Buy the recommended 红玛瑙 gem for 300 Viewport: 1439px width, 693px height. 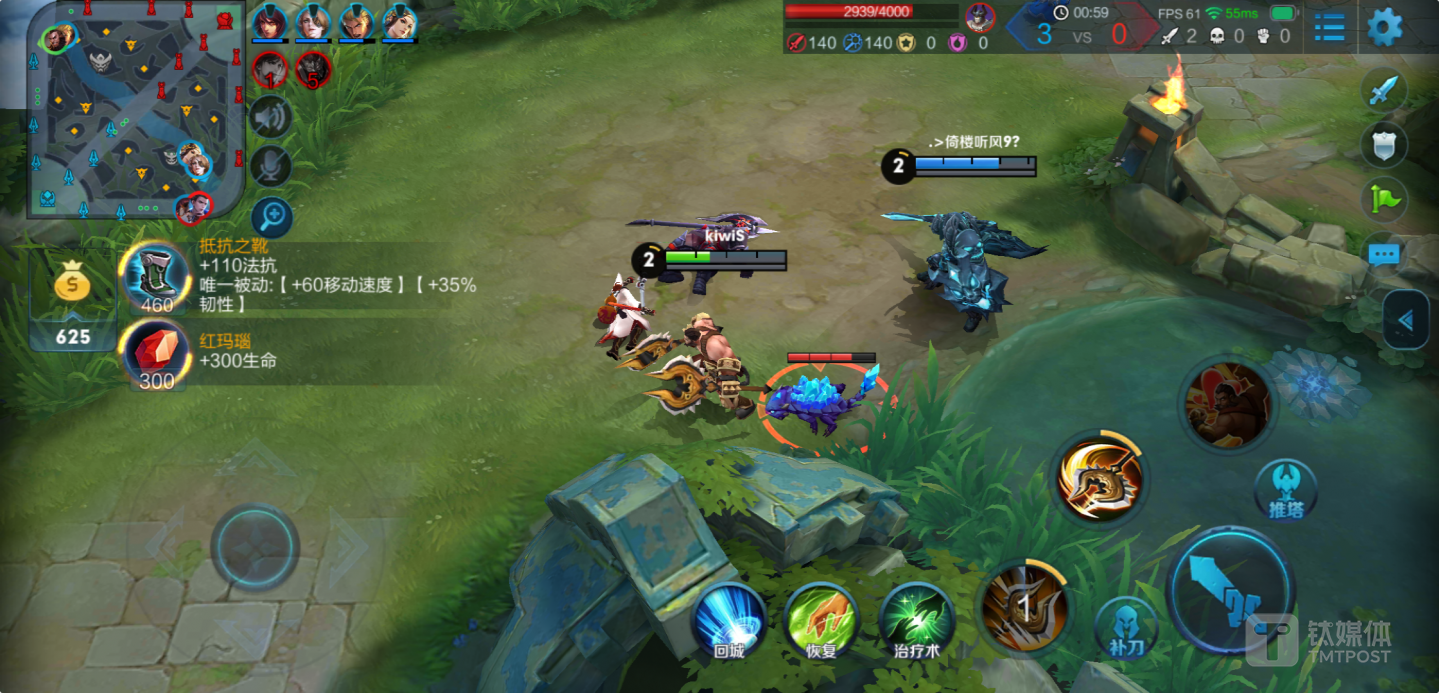coord(156,354)
